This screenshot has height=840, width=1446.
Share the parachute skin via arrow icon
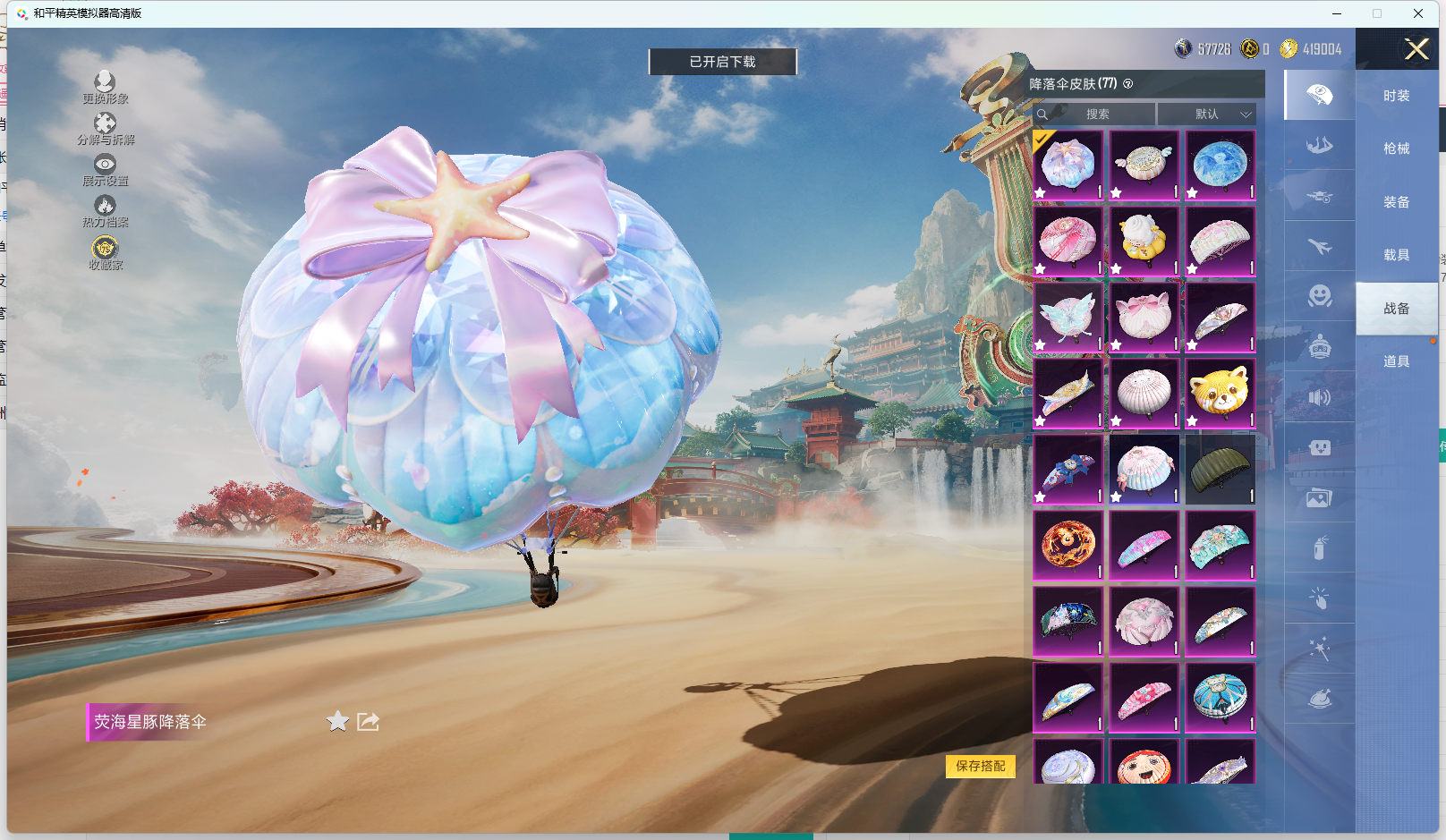tap(368, 721)
